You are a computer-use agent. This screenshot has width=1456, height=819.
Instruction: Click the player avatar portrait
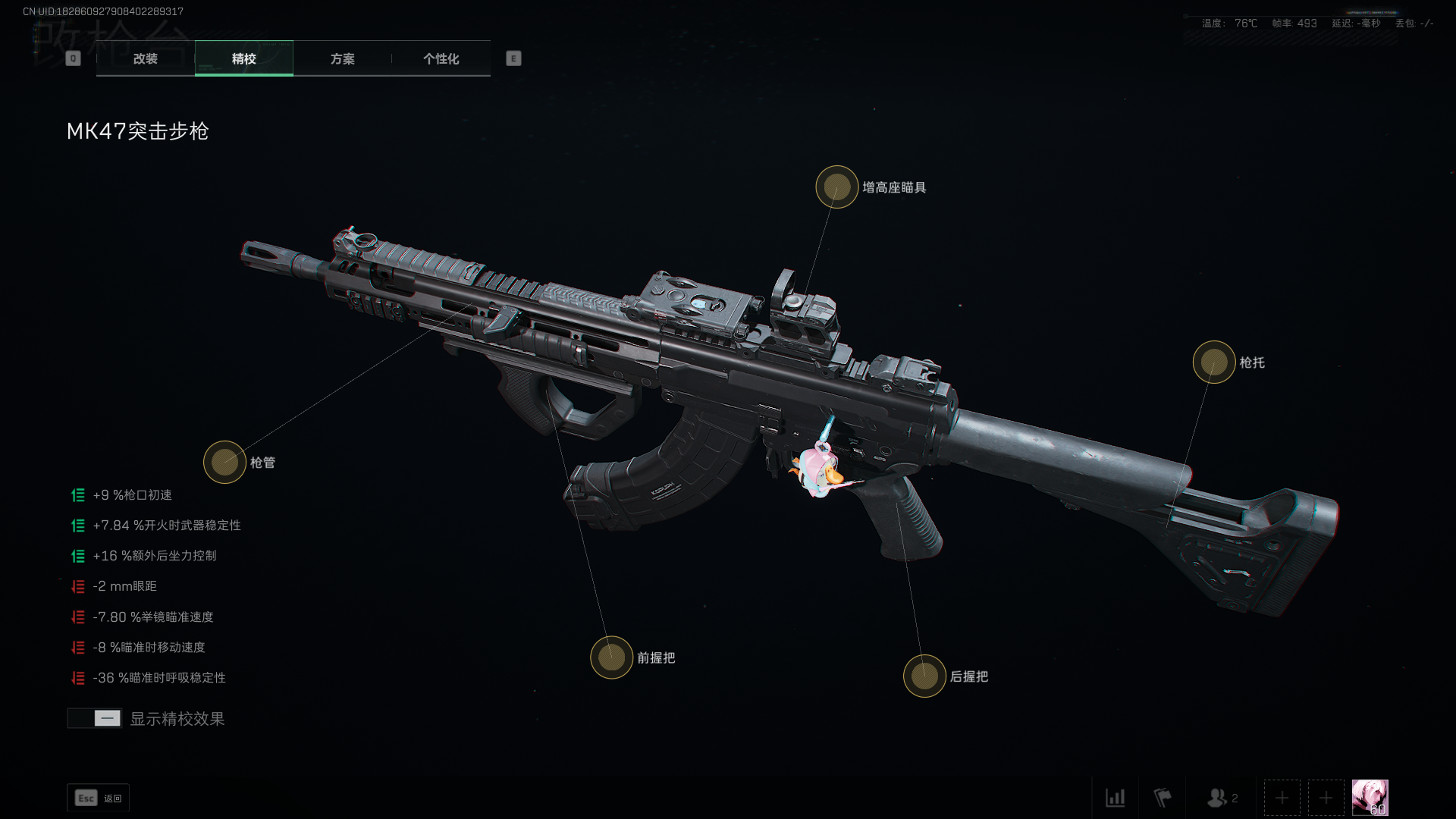(x=1370, y=798)
